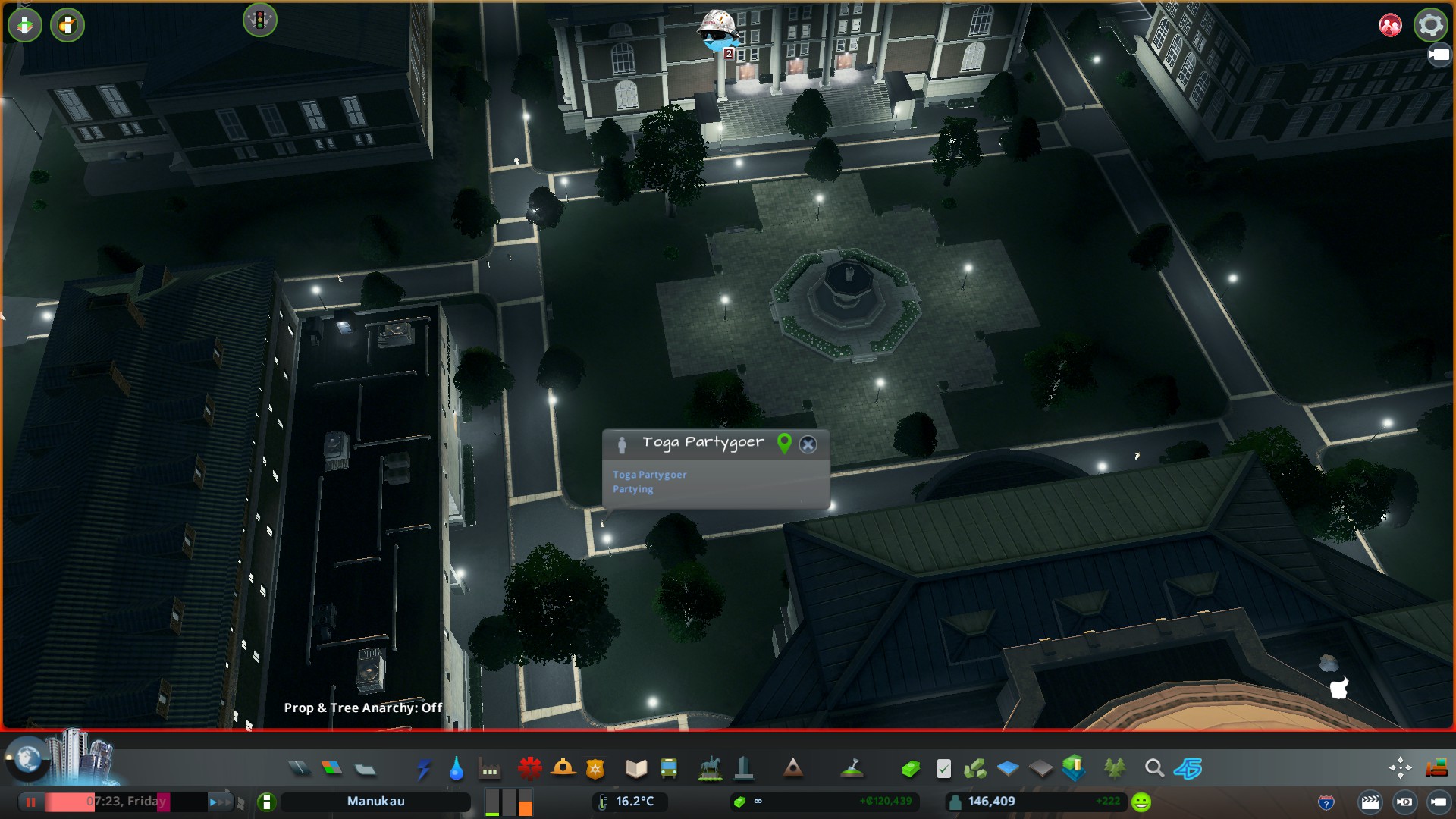Image resolution: width=1456 pixels, height=819 pixels.
Task: Open the clapperboard cinematic camera button
Action: (1370, 802)
